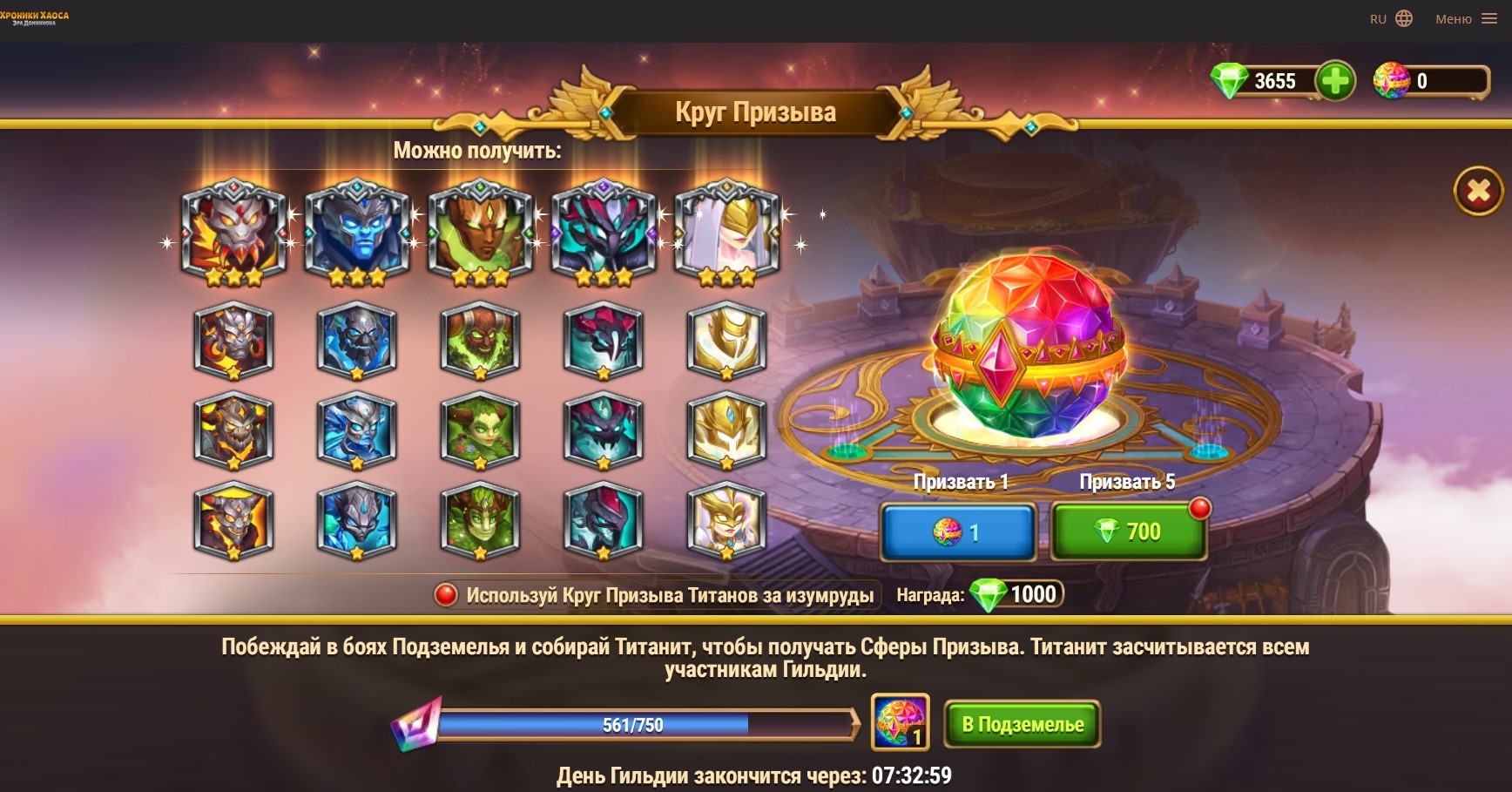1512x792 pixels.
Task: Close the Summoning Circle window
Action: pos(1478,191)
